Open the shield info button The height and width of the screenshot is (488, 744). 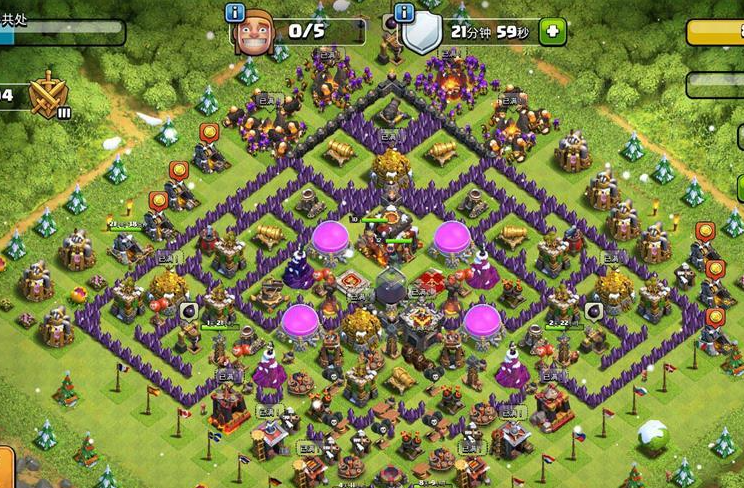tap(404, 12)
